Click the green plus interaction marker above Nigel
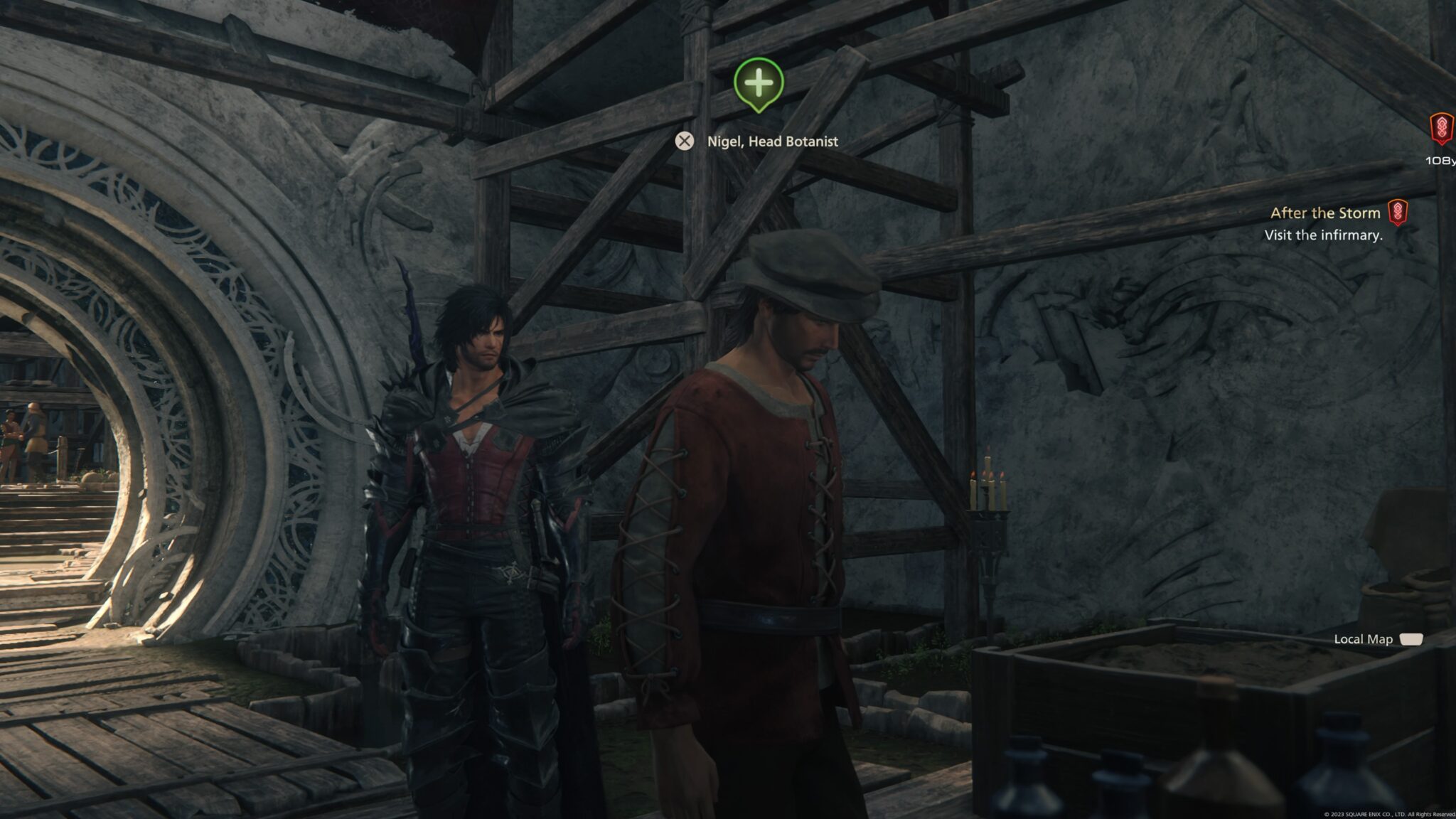1456x819 pixels. [x=758, y=85]
